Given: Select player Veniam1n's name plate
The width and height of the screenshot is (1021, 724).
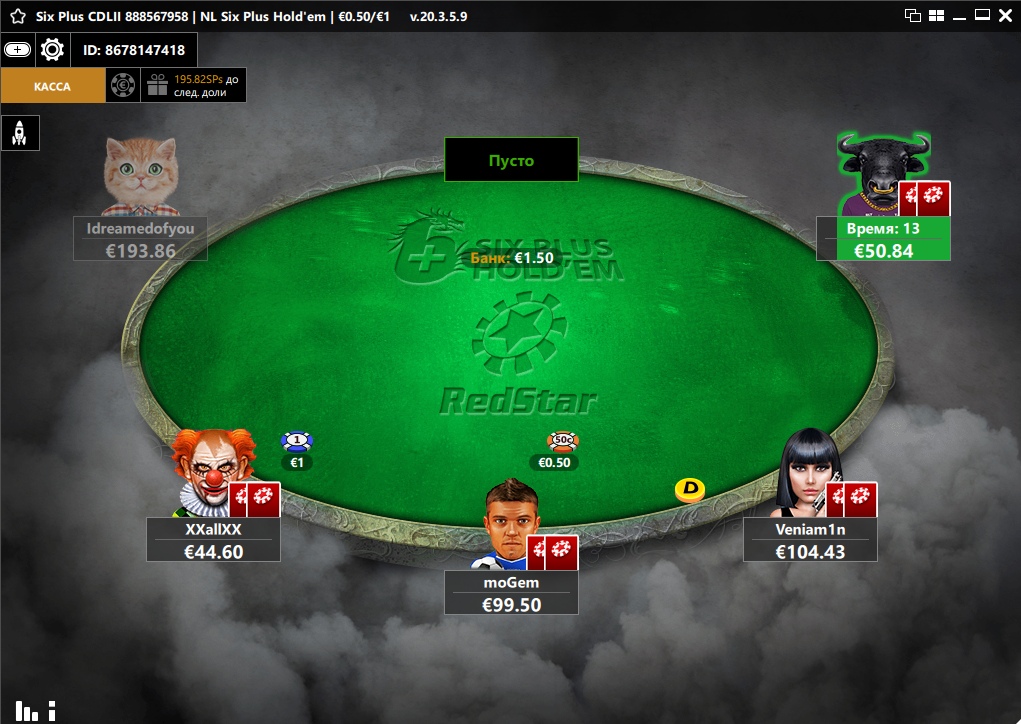Looking at the screenshot, I should point(810,540).
